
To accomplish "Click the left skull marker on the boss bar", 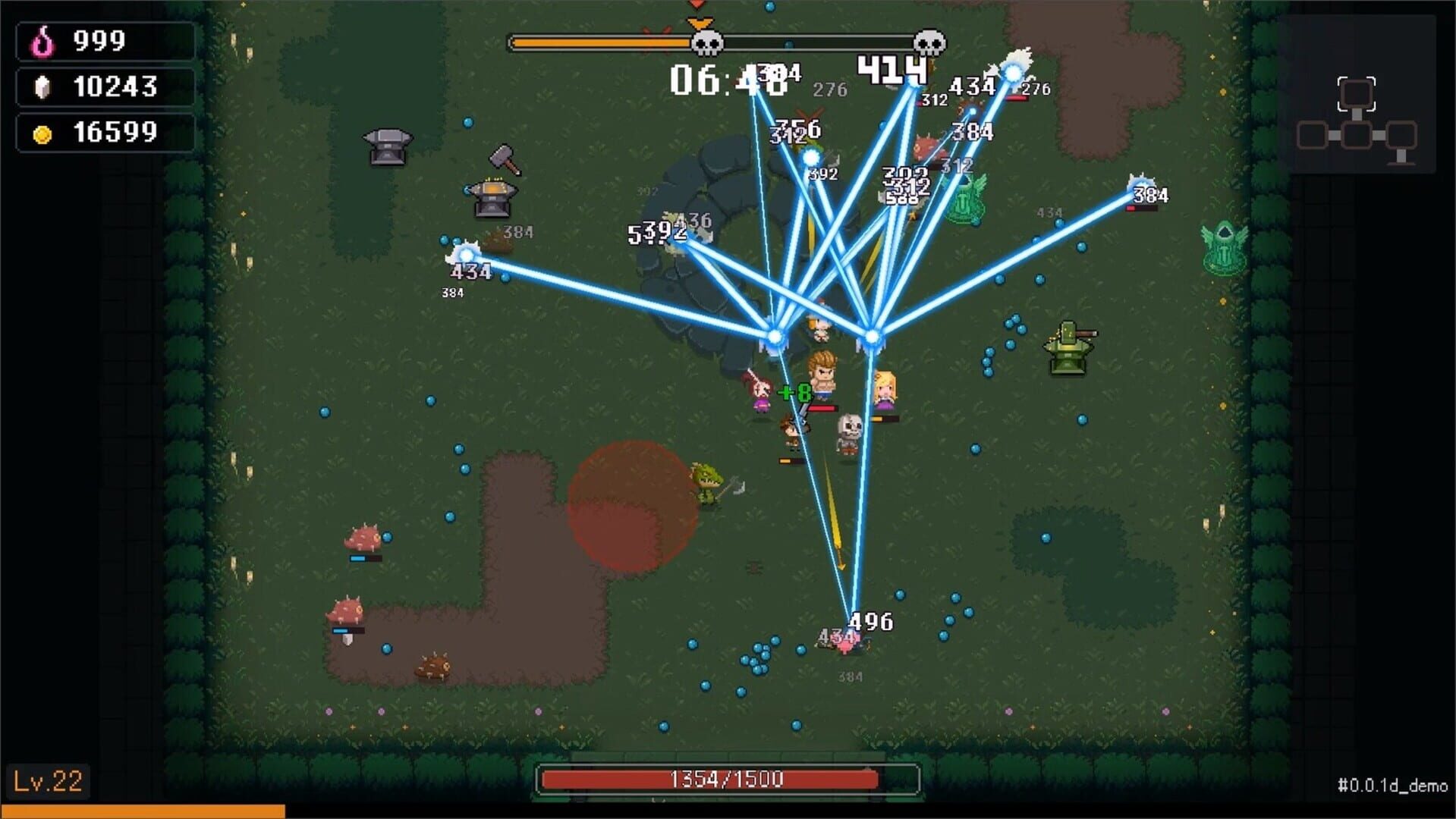I will point(706,43).
